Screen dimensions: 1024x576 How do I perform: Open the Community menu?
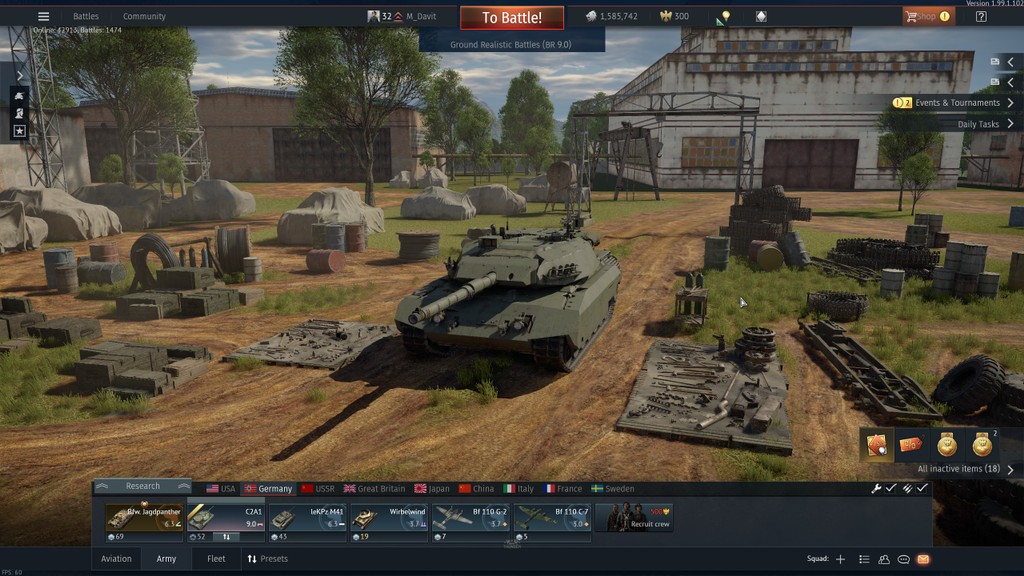click(x=144, y=17)
